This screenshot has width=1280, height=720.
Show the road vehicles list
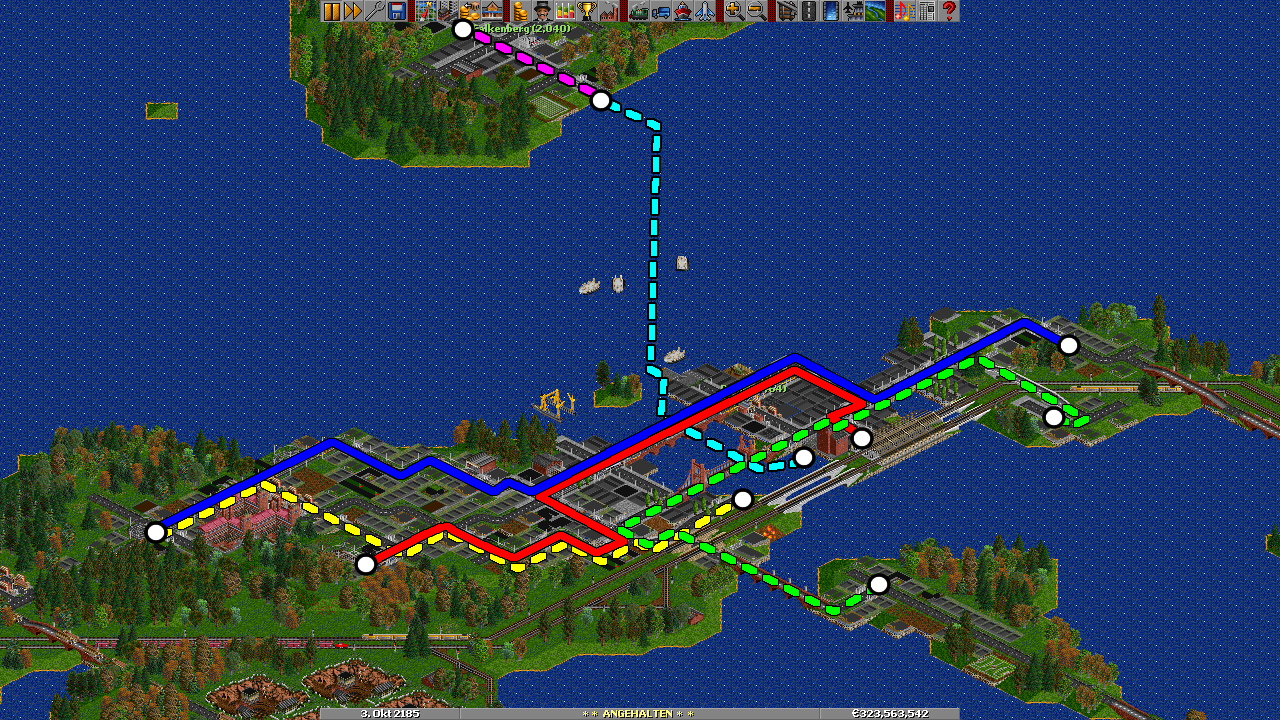coord(660,11)
